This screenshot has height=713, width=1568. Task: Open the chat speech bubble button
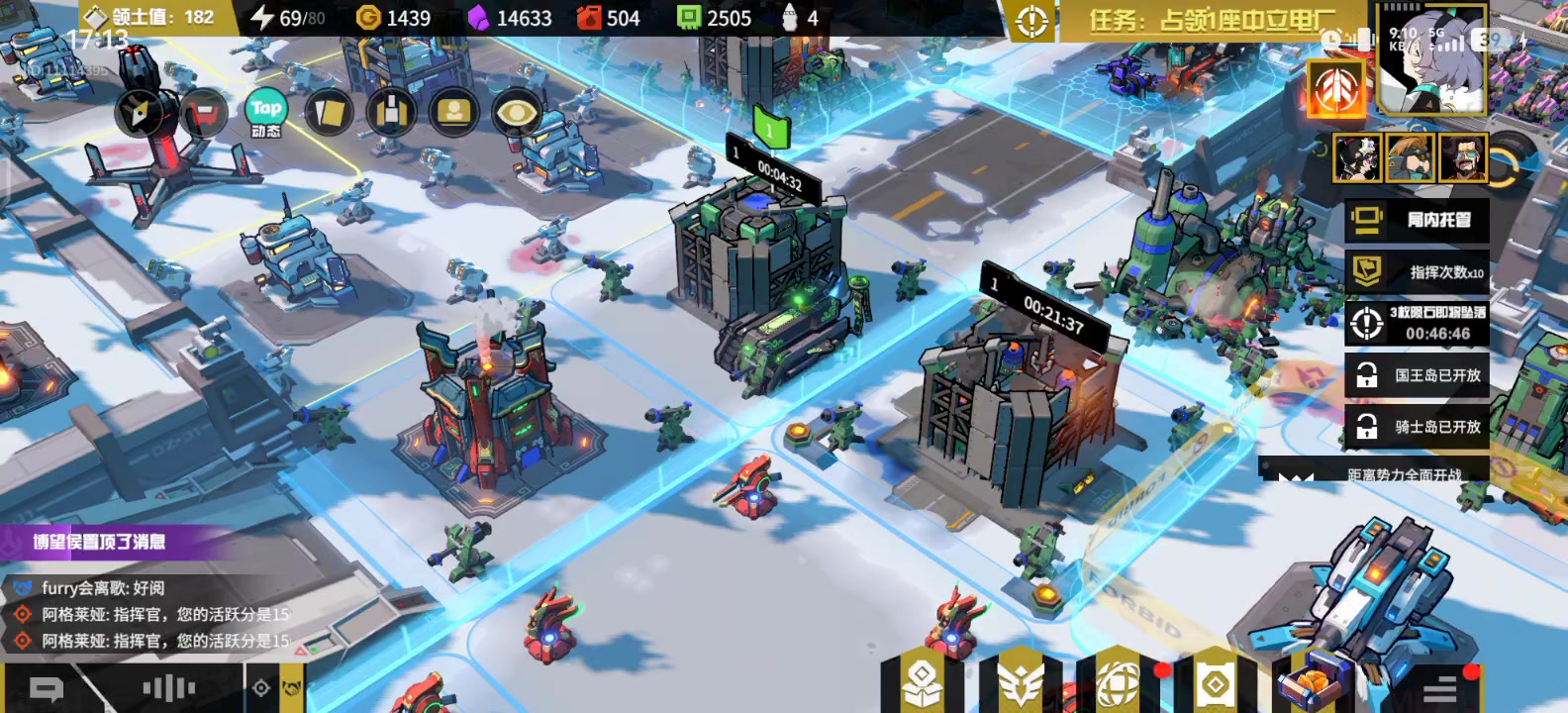pyautogui.click(x=47, y=688)
